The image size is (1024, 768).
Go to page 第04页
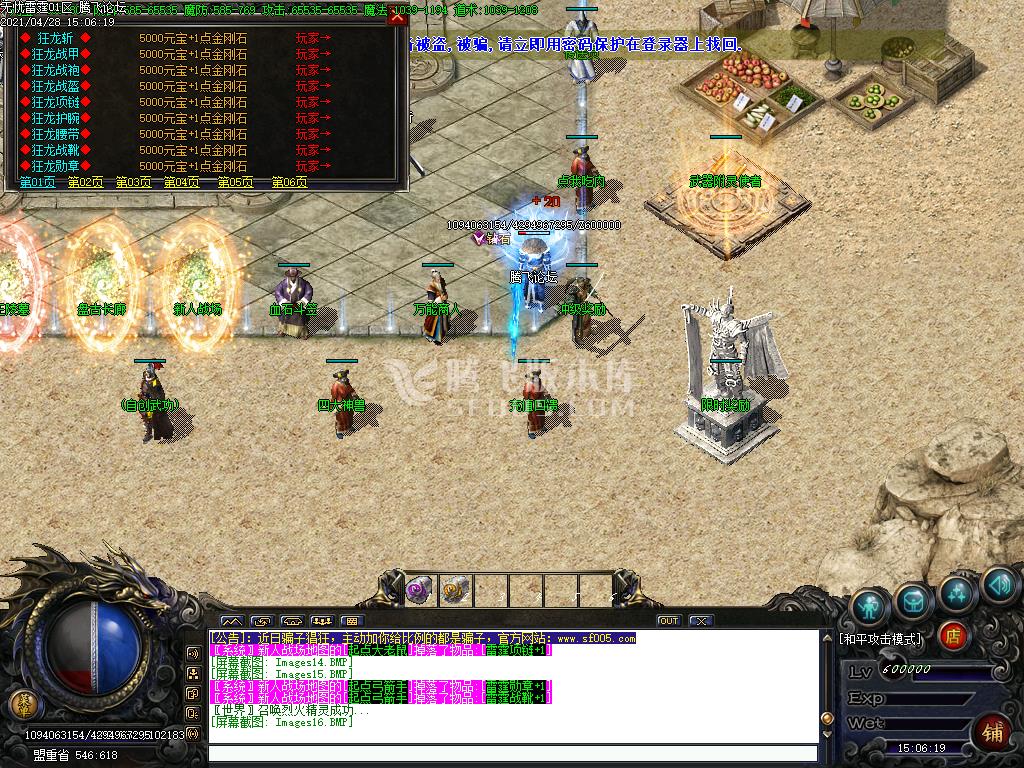point(182,182)
